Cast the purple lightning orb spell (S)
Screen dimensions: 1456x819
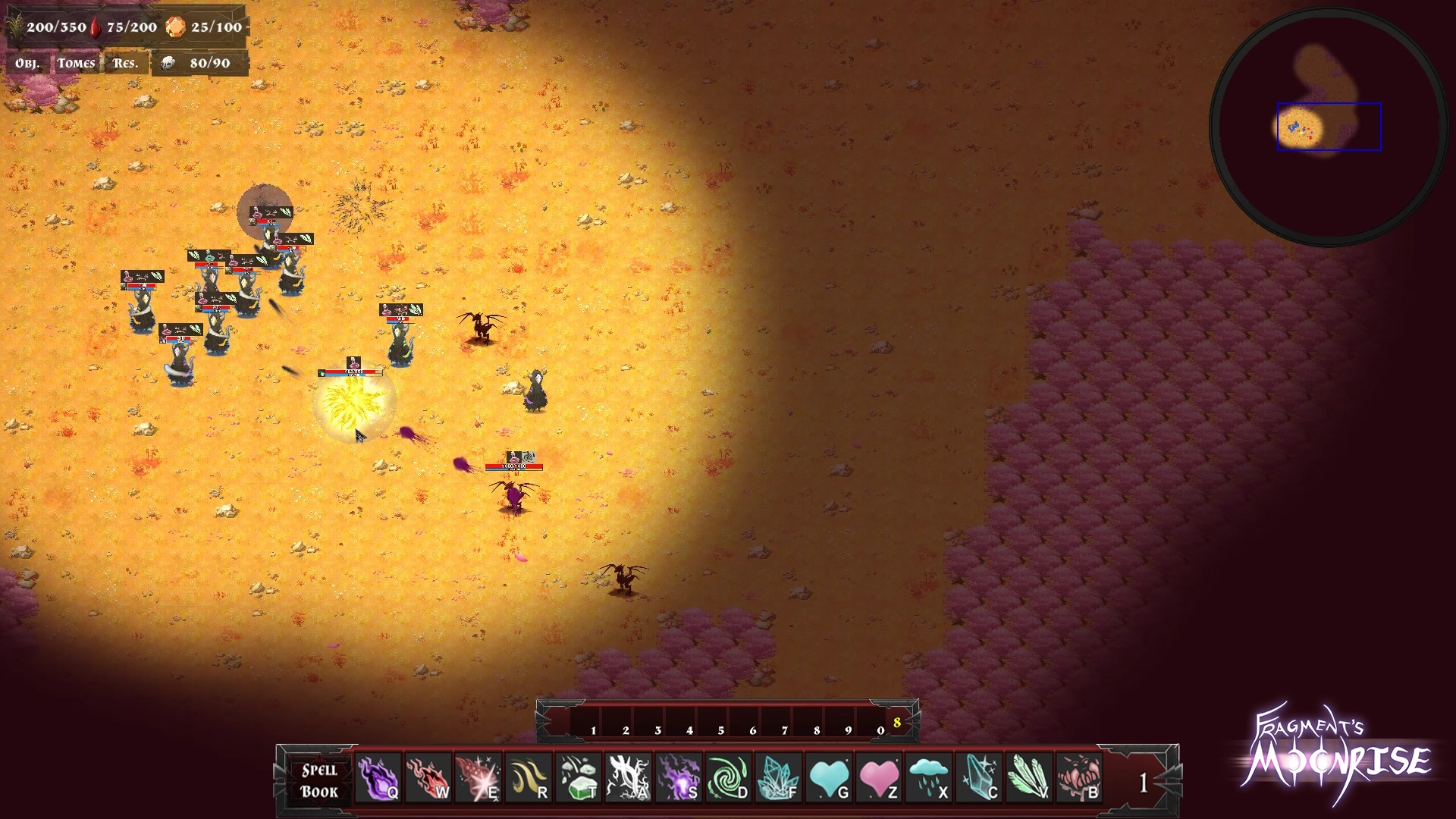coord(678,779)
